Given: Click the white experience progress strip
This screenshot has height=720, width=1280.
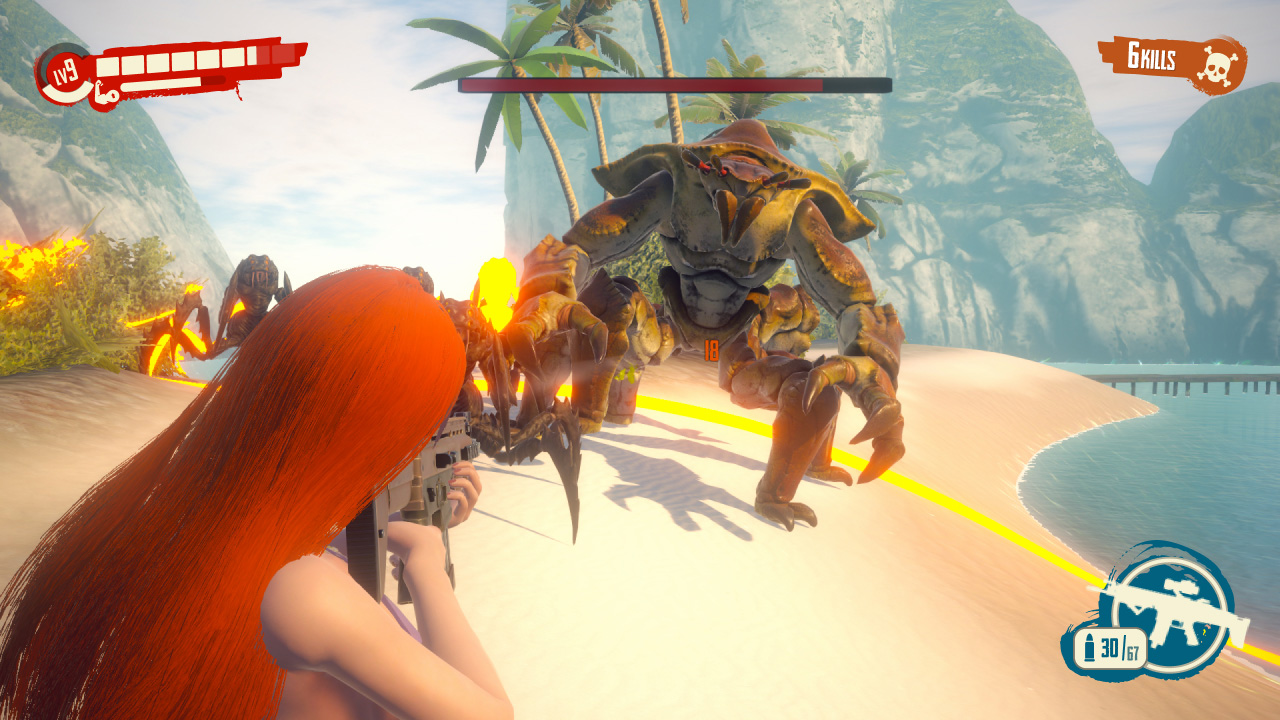Looking at the screenshot, I should point(159,86).
